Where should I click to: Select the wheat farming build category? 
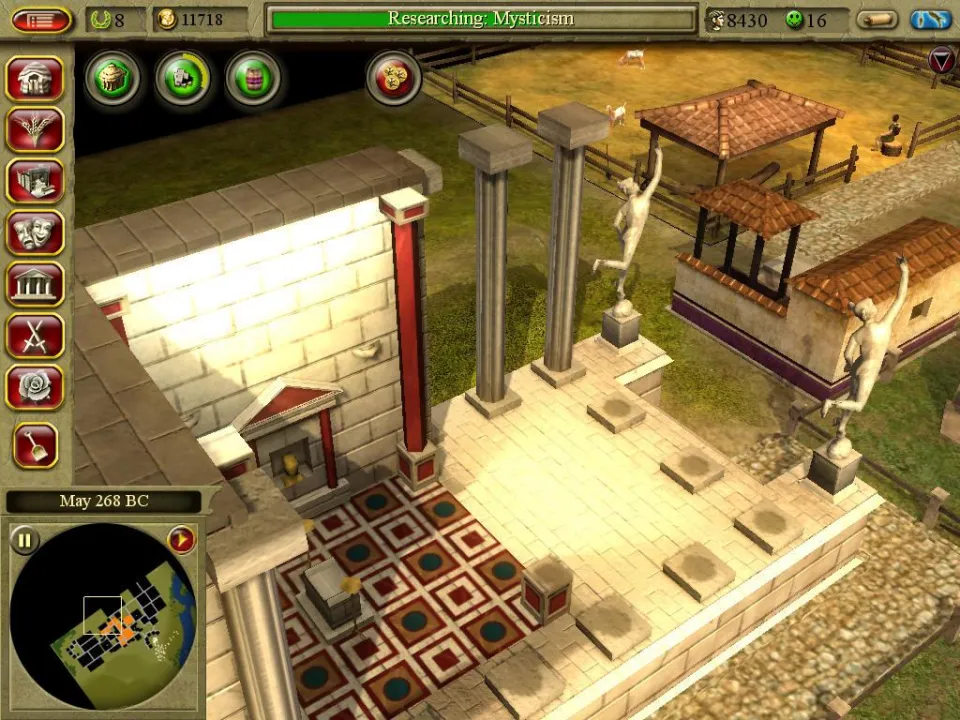point(35,130)
